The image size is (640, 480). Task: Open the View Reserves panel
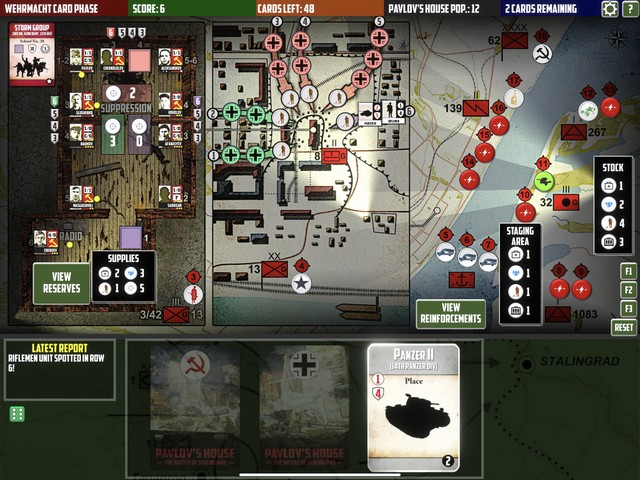click(x=61, y=283)
